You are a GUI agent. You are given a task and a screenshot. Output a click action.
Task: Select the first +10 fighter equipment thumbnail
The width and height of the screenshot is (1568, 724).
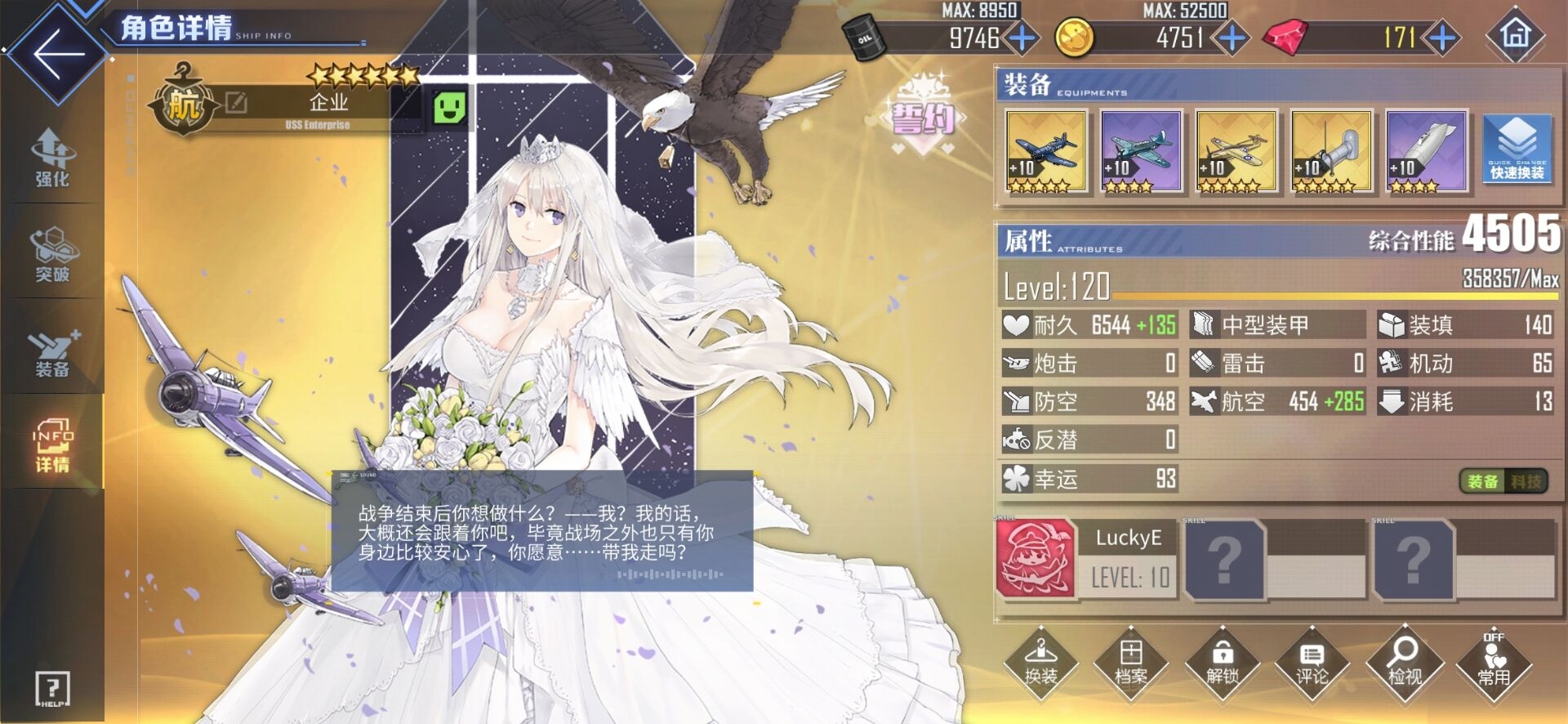click(1046, 152)
